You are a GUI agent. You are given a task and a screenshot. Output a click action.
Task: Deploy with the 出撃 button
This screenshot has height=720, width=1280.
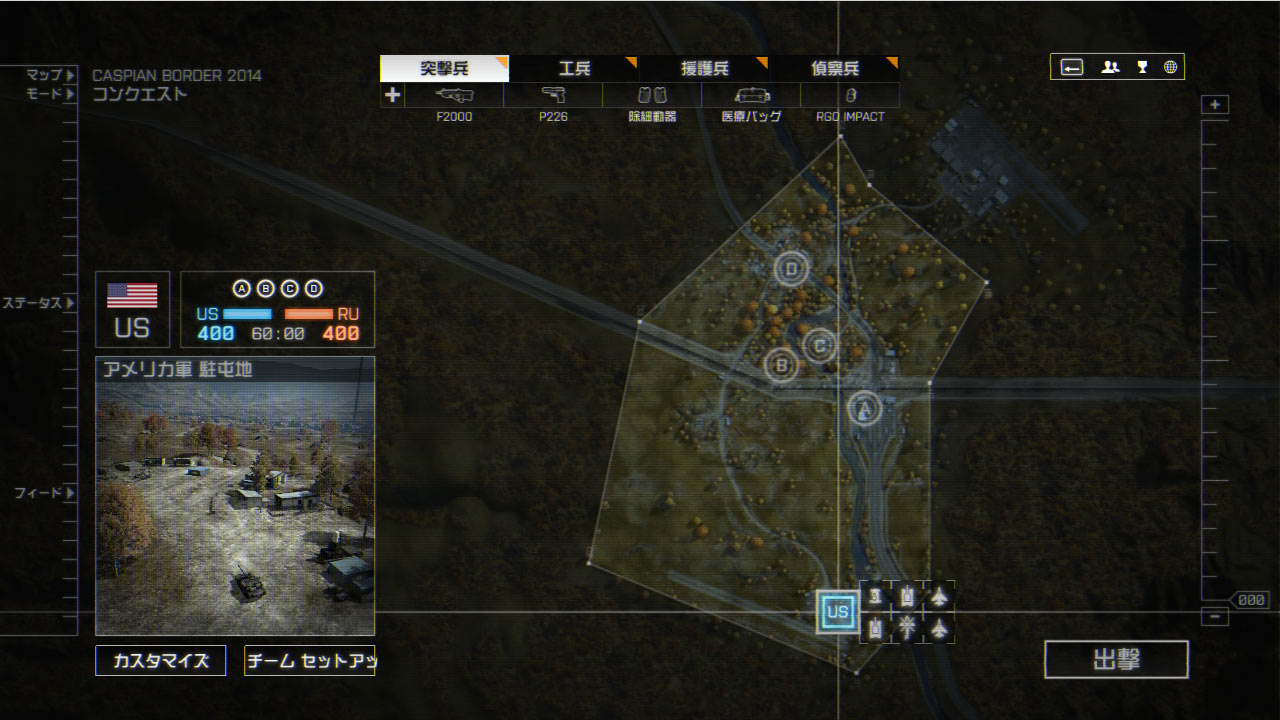(x=1116, y=660)
